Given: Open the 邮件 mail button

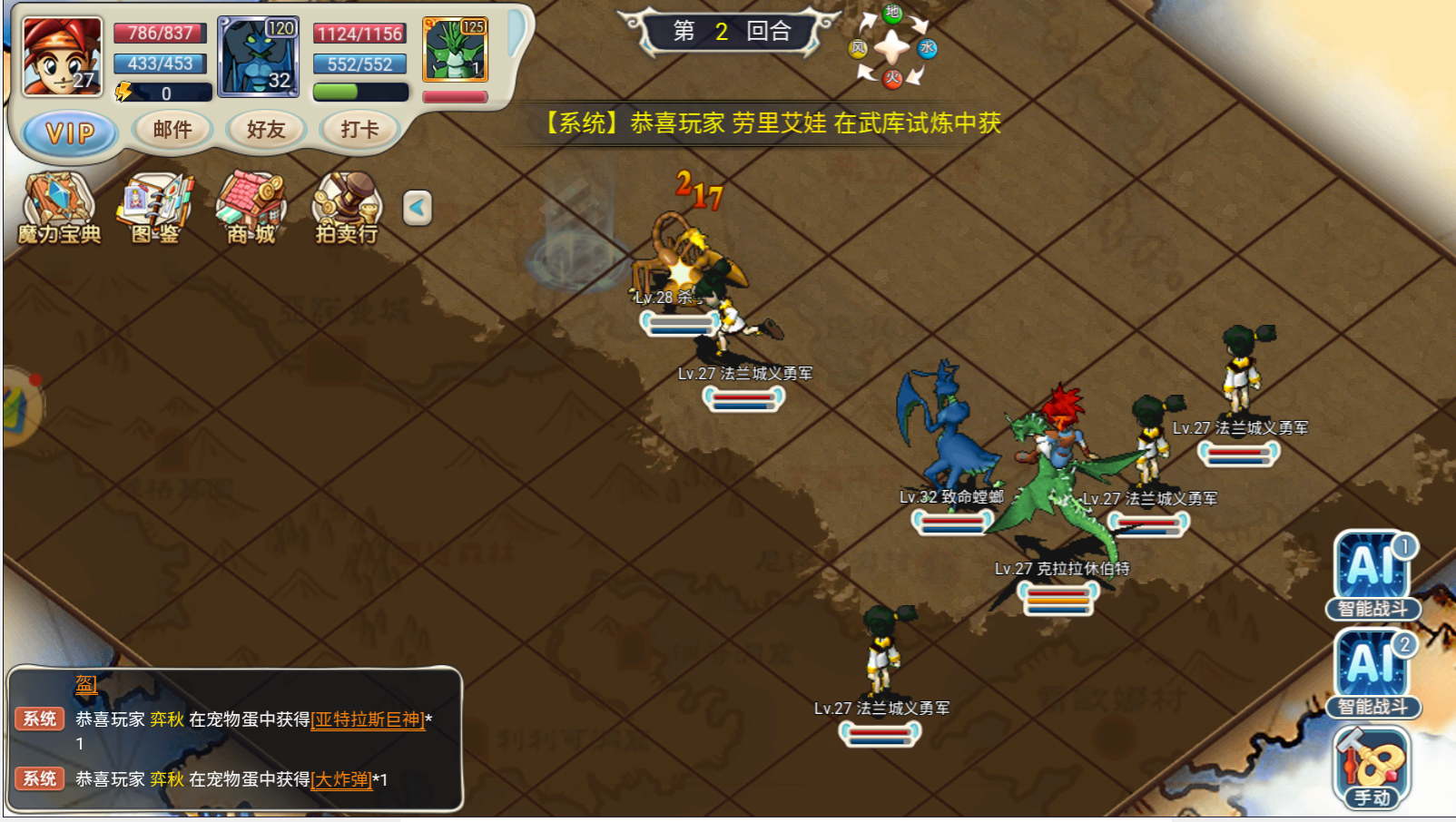Looking at the screenshot, I should [172, 130].
